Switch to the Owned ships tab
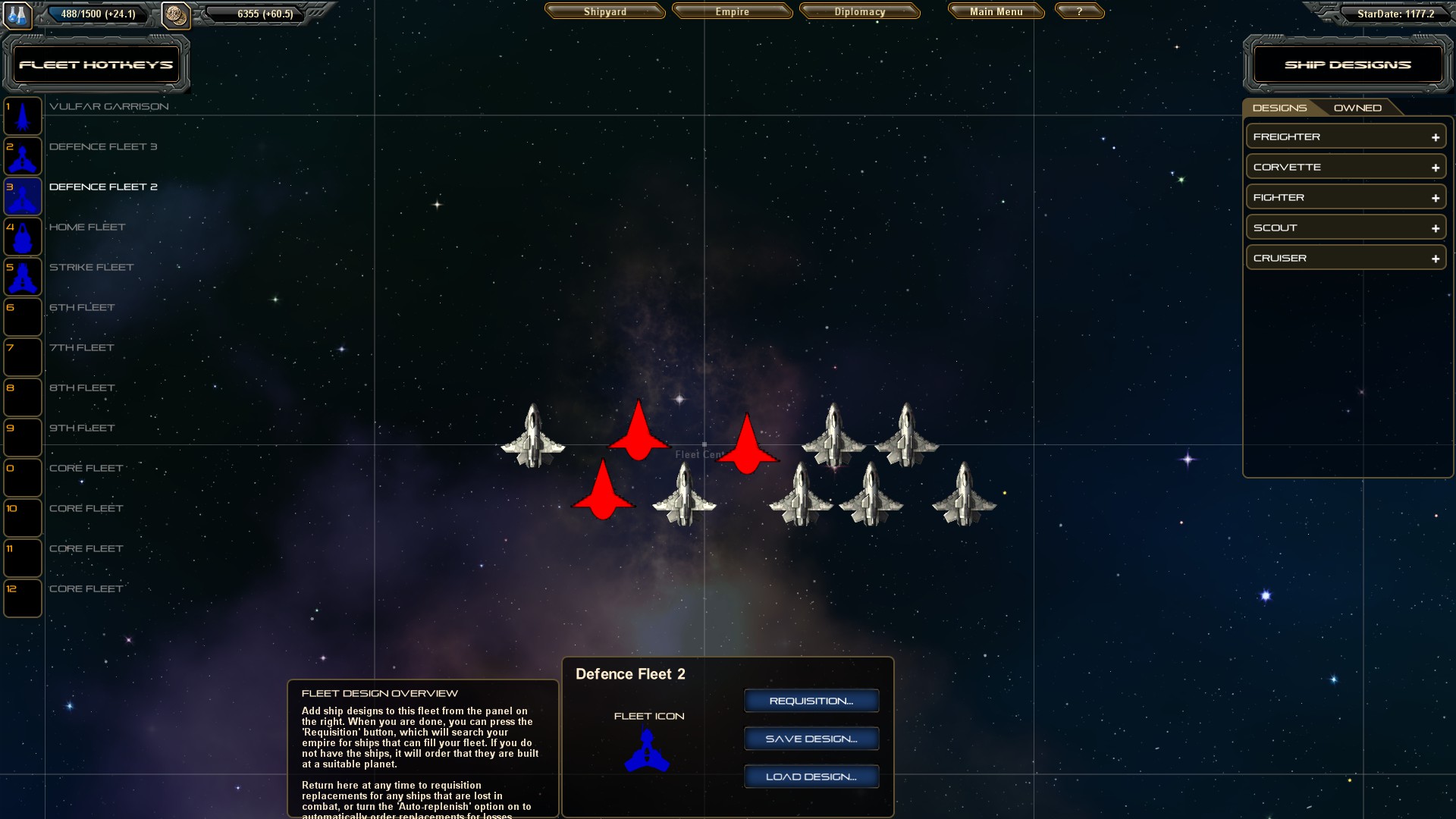 tap(1357, 108)
